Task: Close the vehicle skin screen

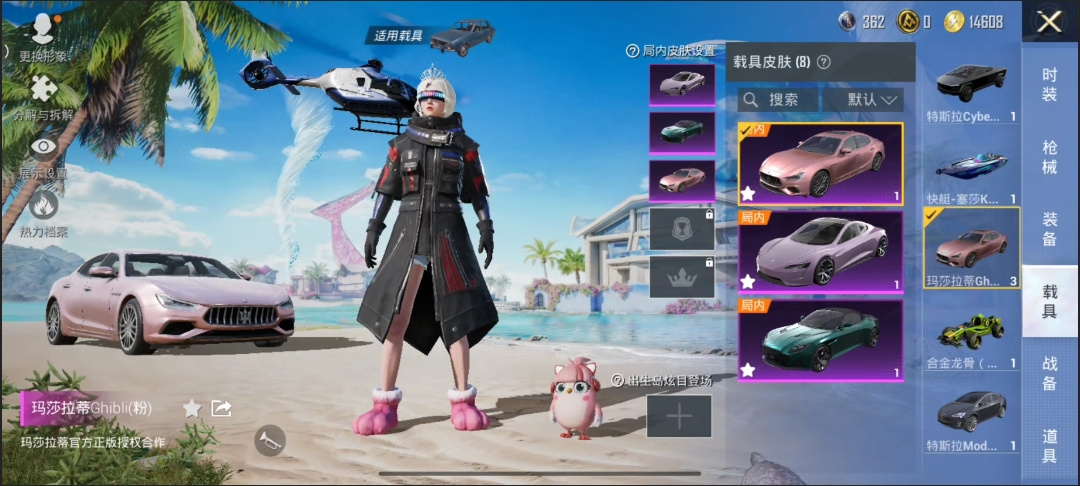Action: (1049, 22)
